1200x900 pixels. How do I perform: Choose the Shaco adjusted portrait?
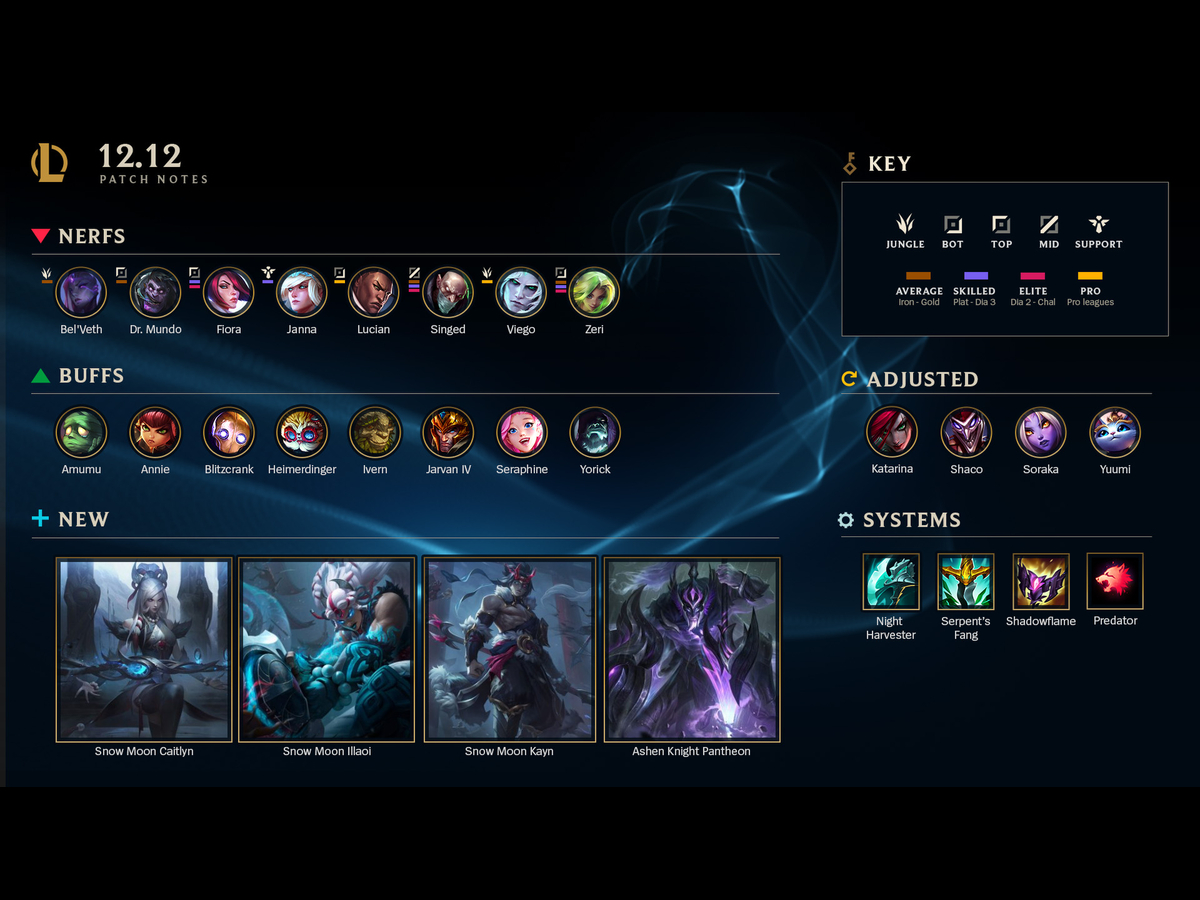(966, 432)
